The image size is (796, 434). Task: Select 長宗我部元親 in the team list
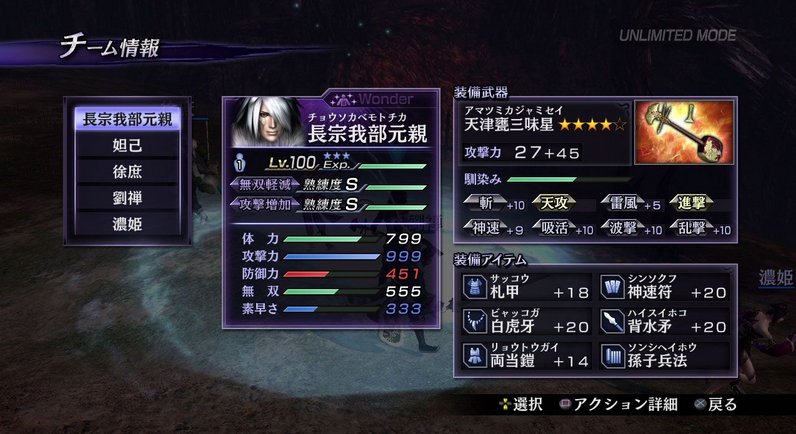pyautogui.click(x=127, y=119)
